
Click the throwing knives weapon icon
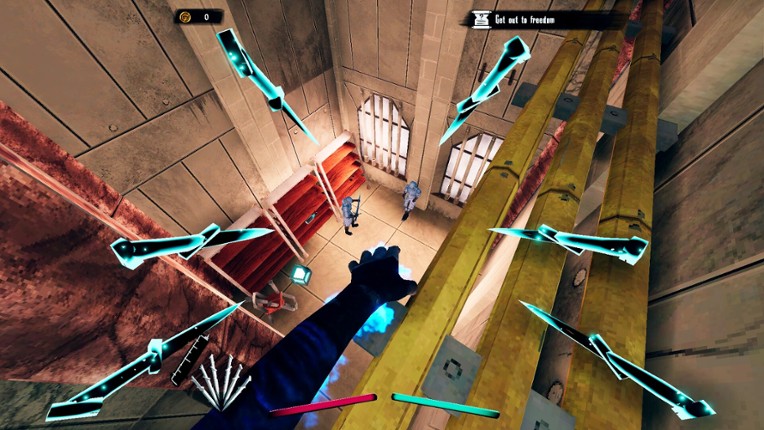point(221,381)
